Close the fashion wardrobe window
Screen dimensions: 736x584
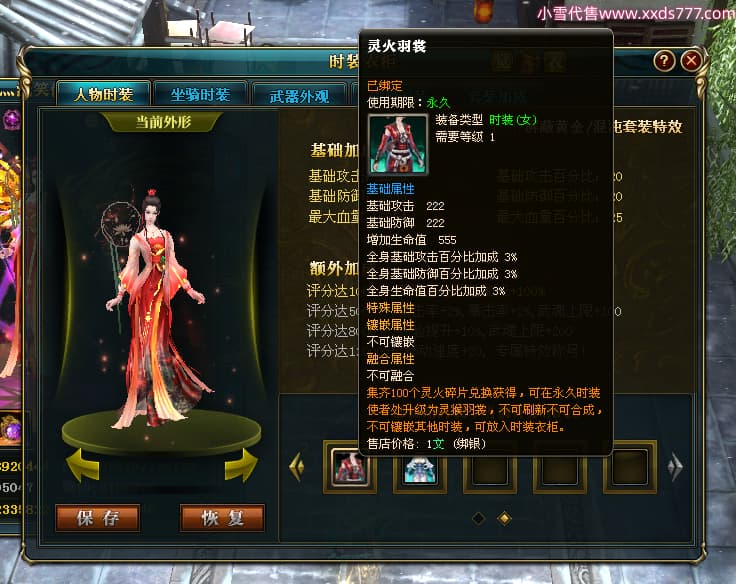pos(691,61)
